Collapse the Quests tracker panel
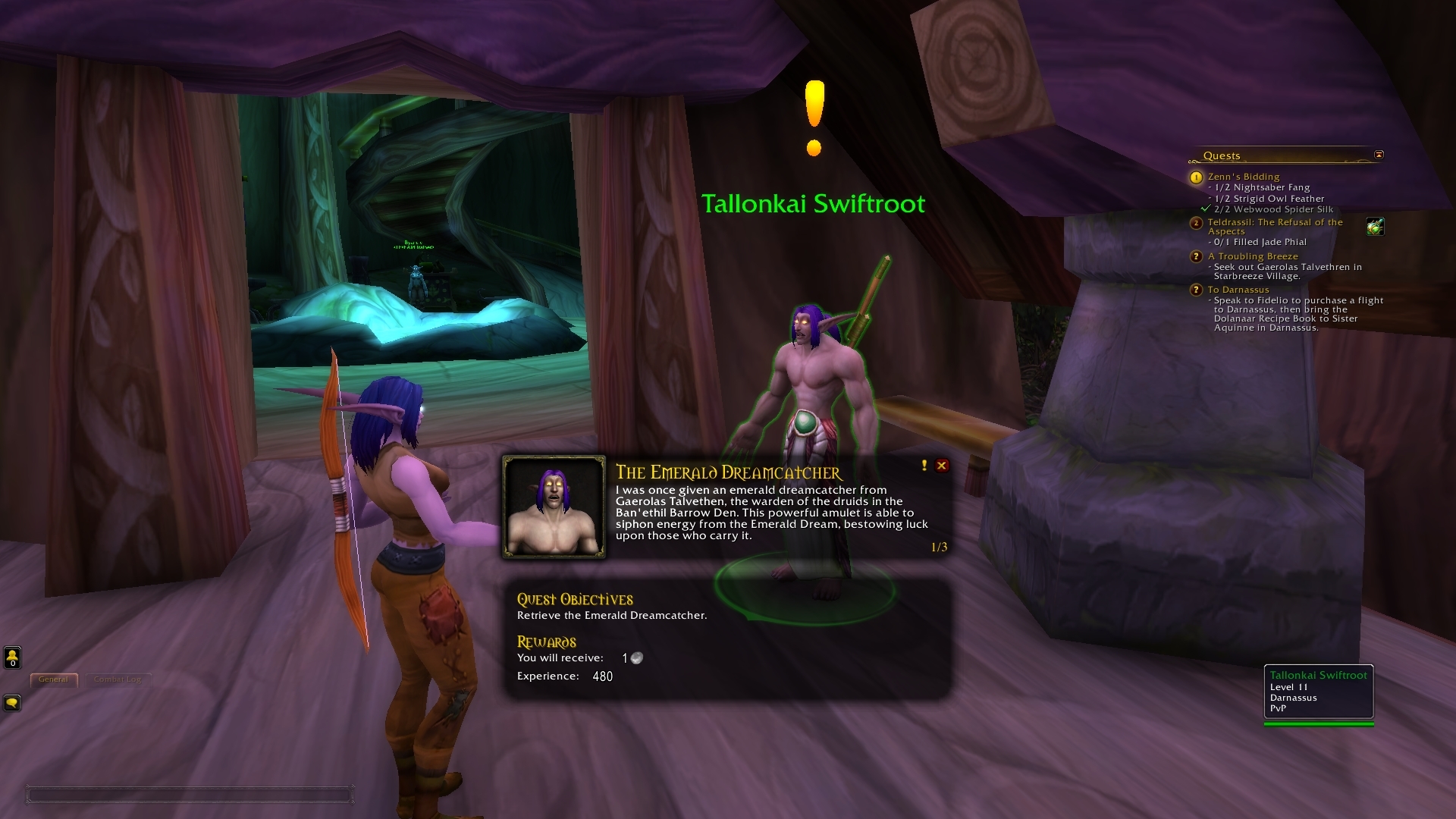Image resolution: width=1456 pixels, height=819 pixels. (1379, 155)
